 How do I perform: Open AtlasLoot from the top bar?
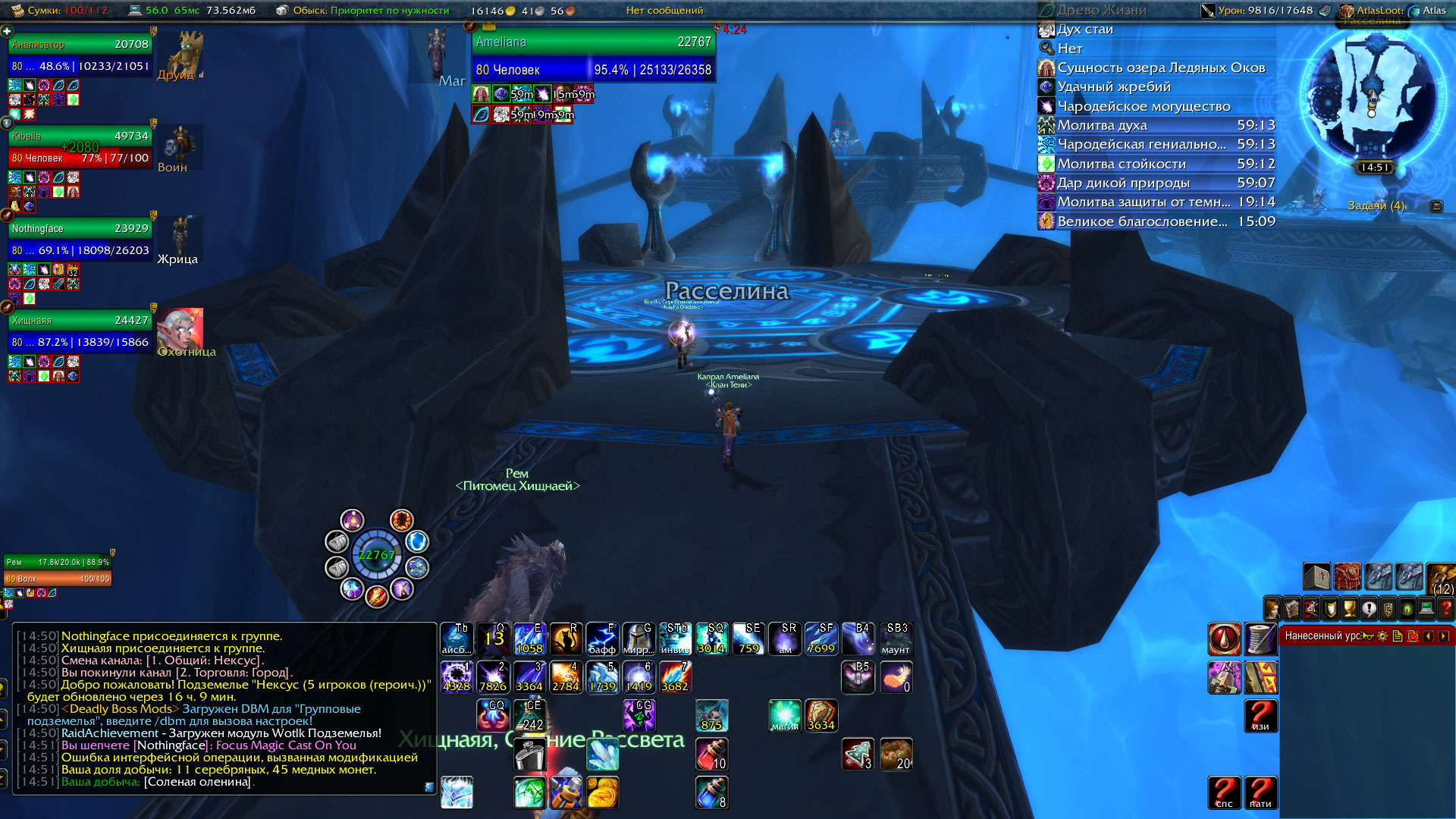pos(1373,11)
